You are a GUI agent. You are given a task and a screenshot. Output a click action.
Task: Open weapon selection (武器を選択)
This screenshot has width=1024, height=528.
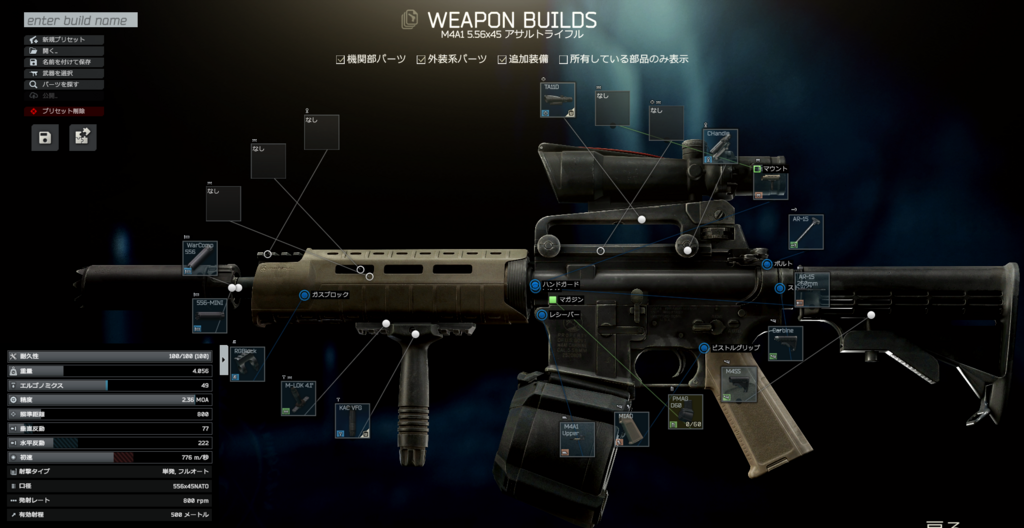57,73
